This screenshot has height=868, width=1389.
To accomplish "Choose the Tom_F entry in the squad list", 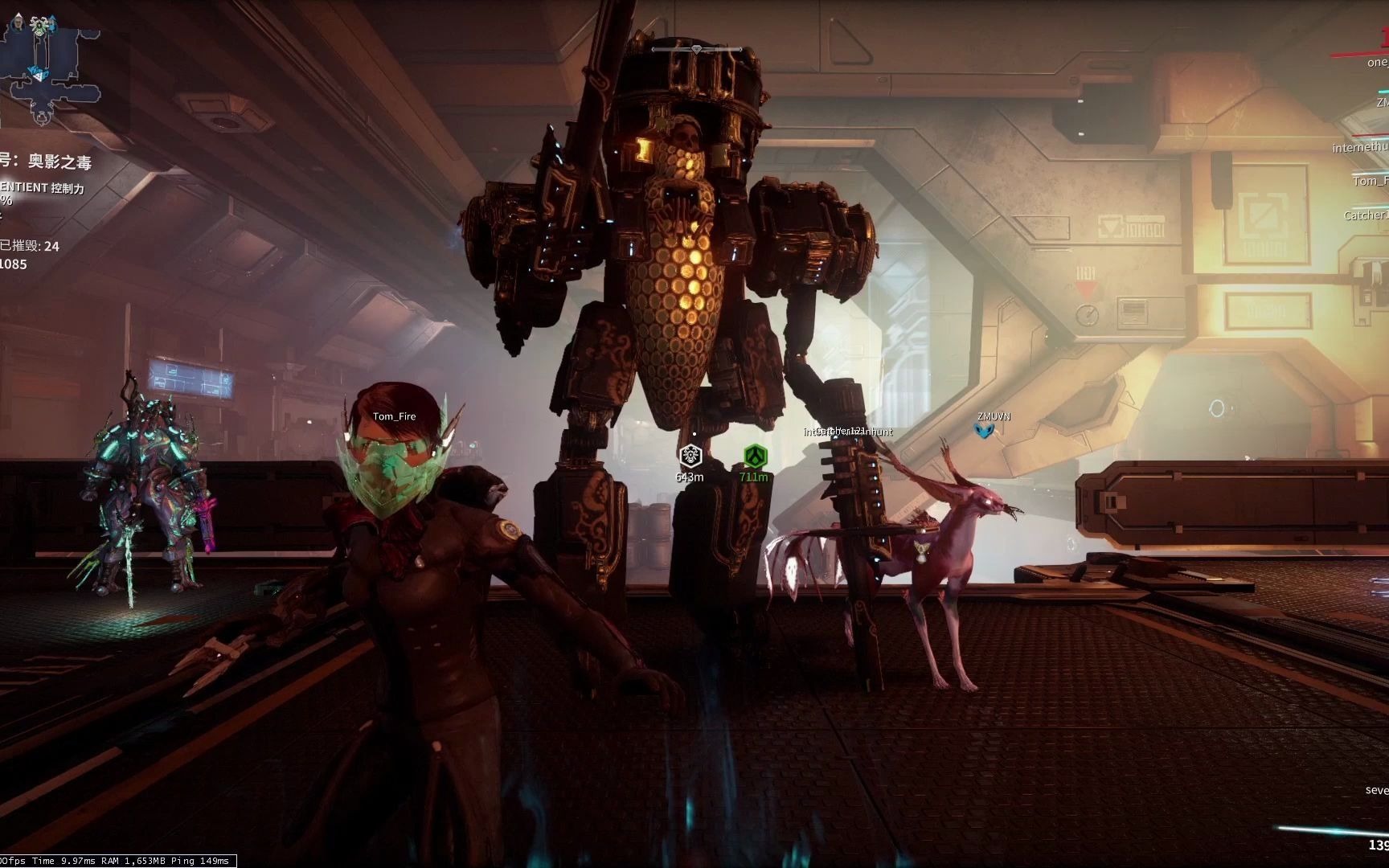I will point(1371,181).
